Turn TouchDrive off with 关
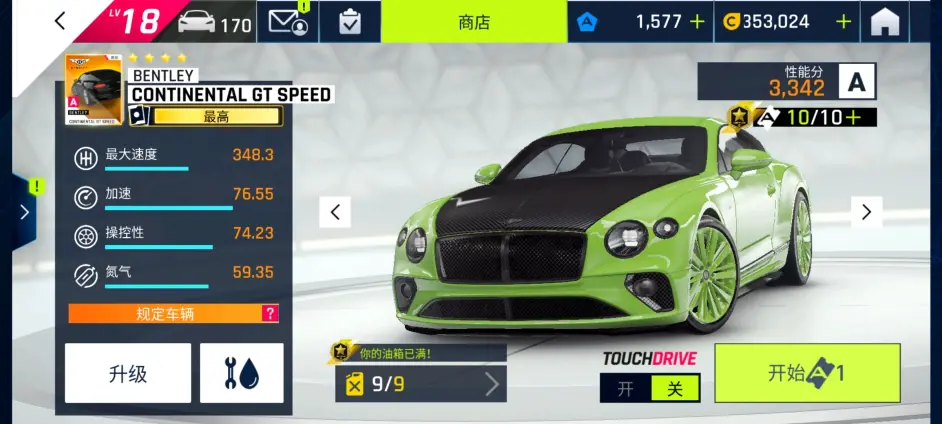The width and height of the screenshot is (942, 424). (675, 389)
